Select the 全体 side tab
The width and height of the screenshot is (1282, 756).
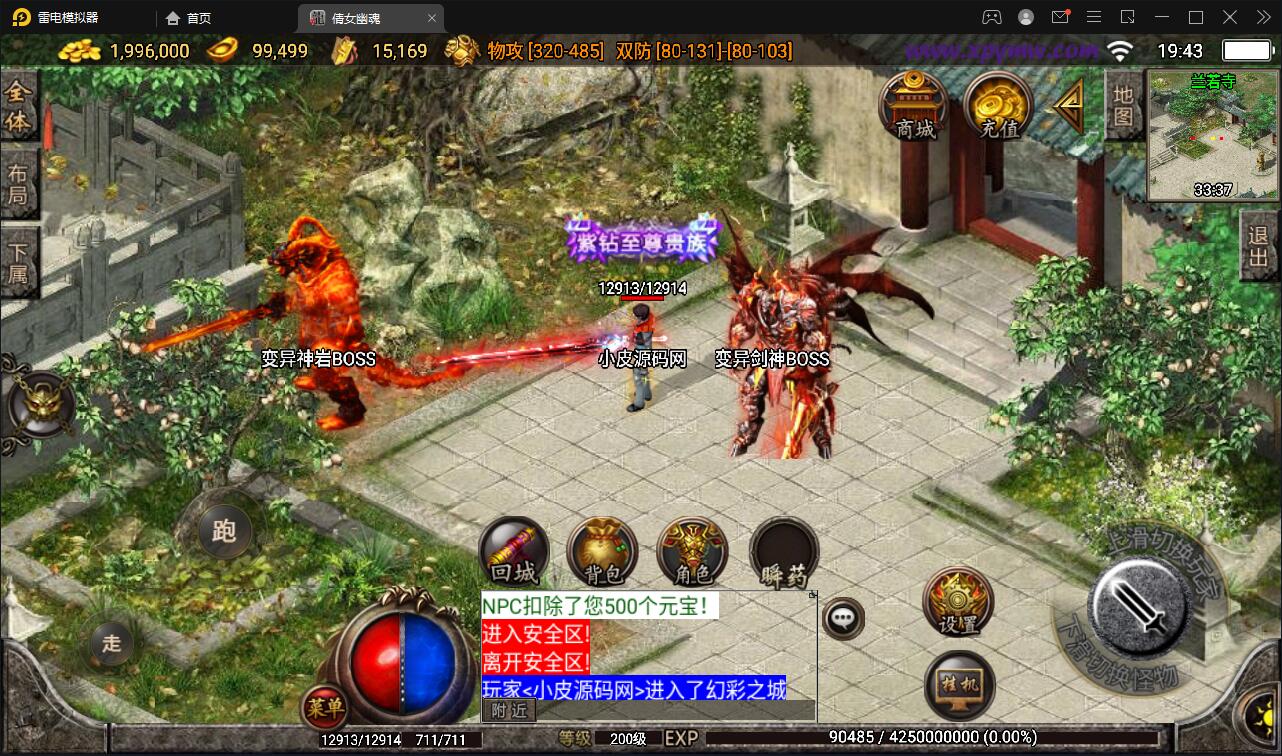[19, 107]
